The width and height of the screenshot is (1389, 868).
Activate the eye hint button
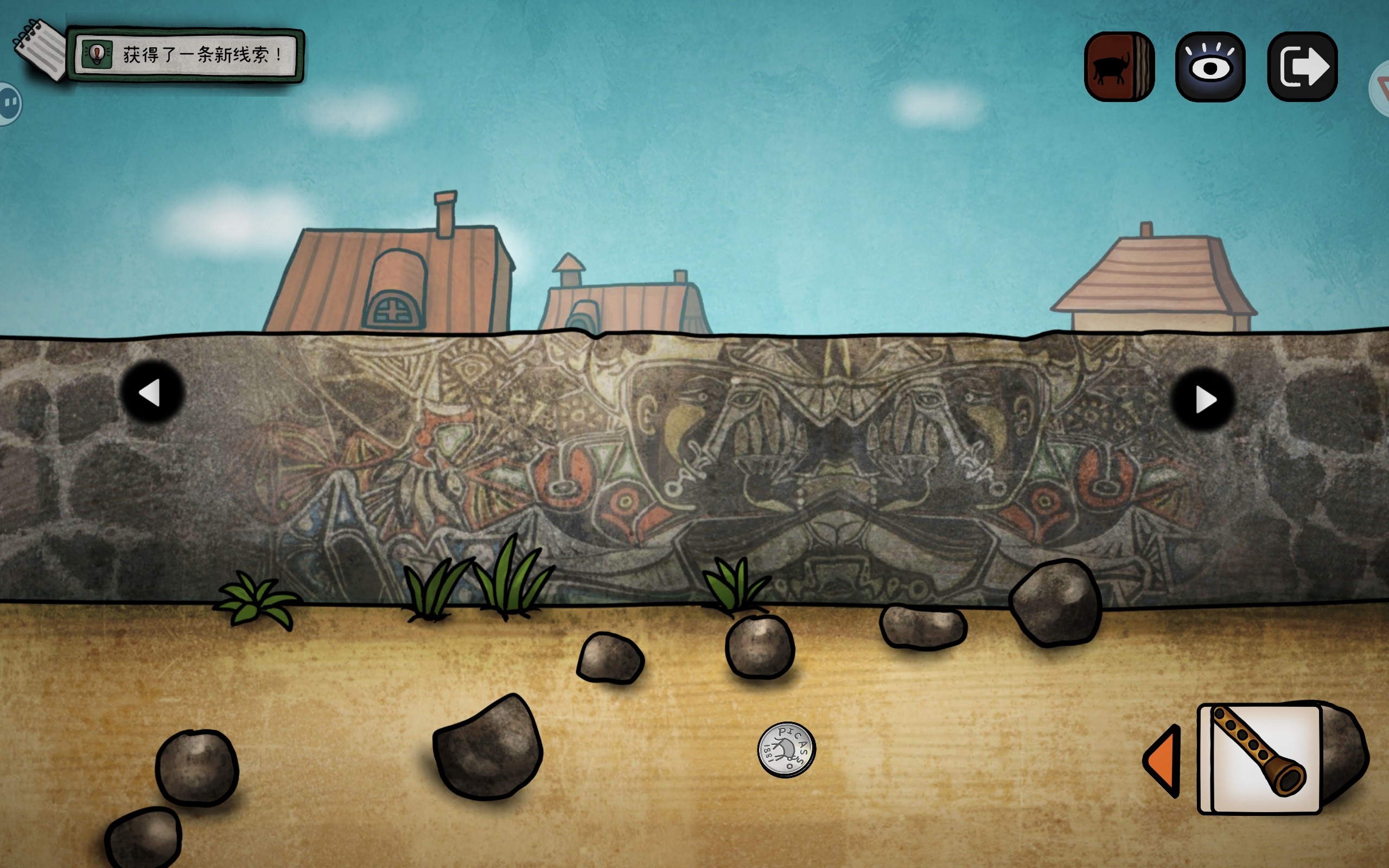pos(1210,67)
